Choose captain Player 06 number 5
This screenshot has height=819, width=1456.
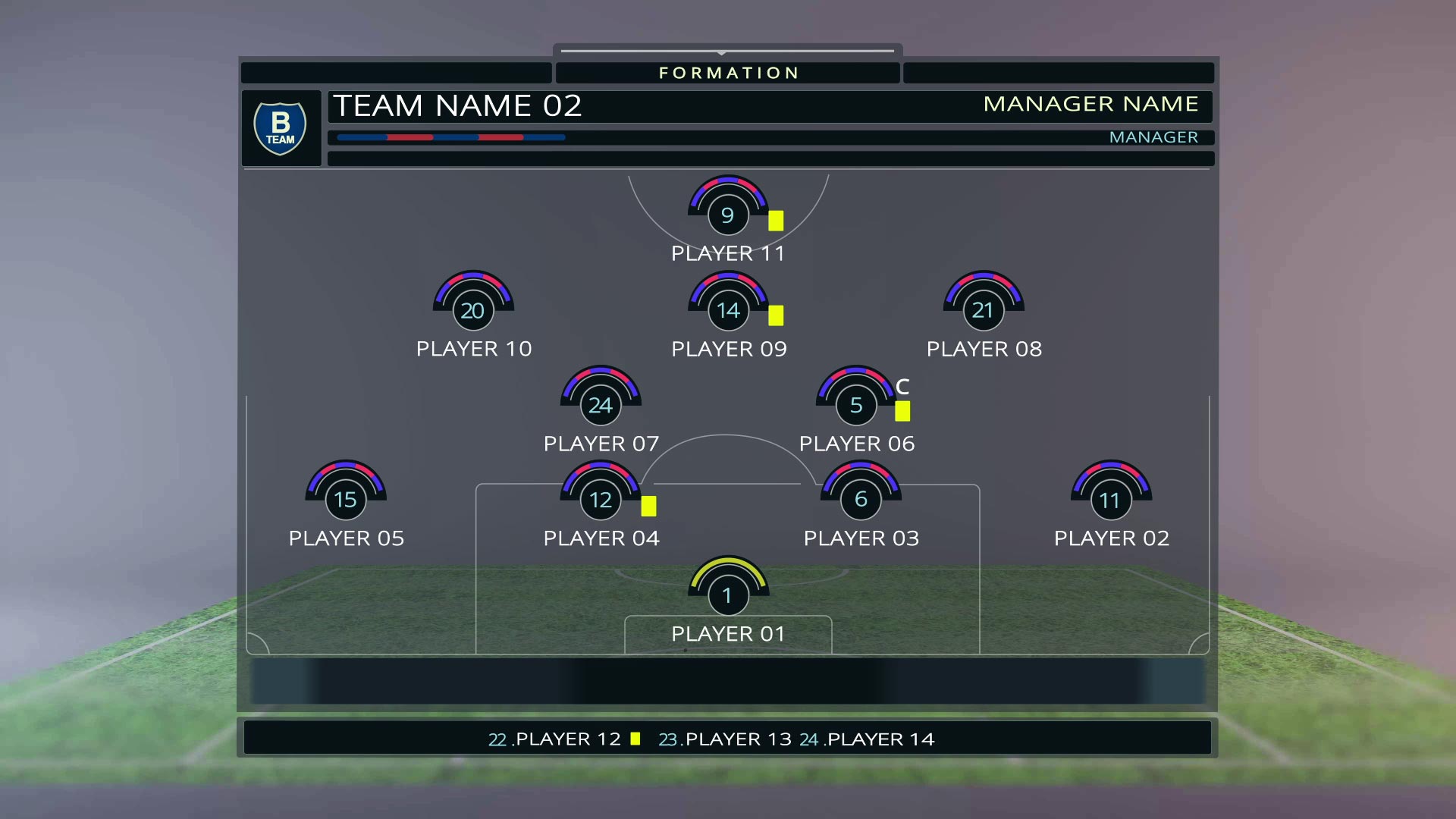(x=856, y=406)
